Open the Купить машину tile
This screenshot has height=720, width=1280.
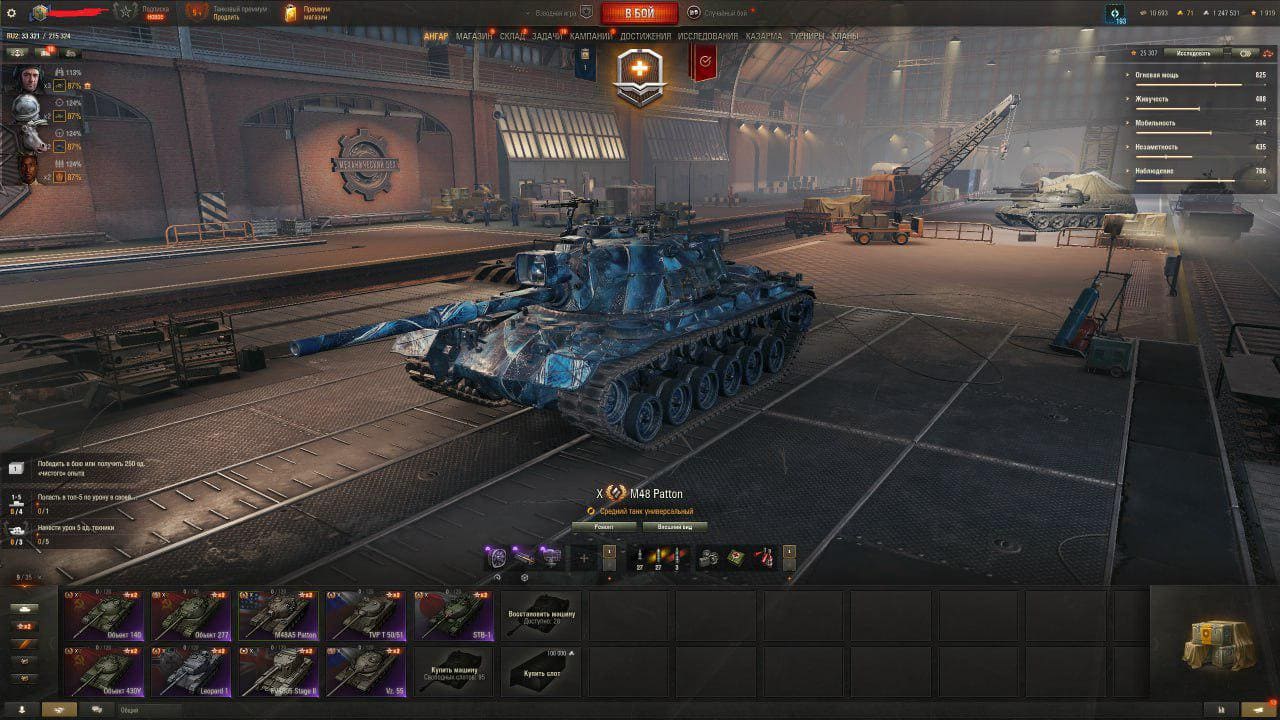(x=454, y=671)
